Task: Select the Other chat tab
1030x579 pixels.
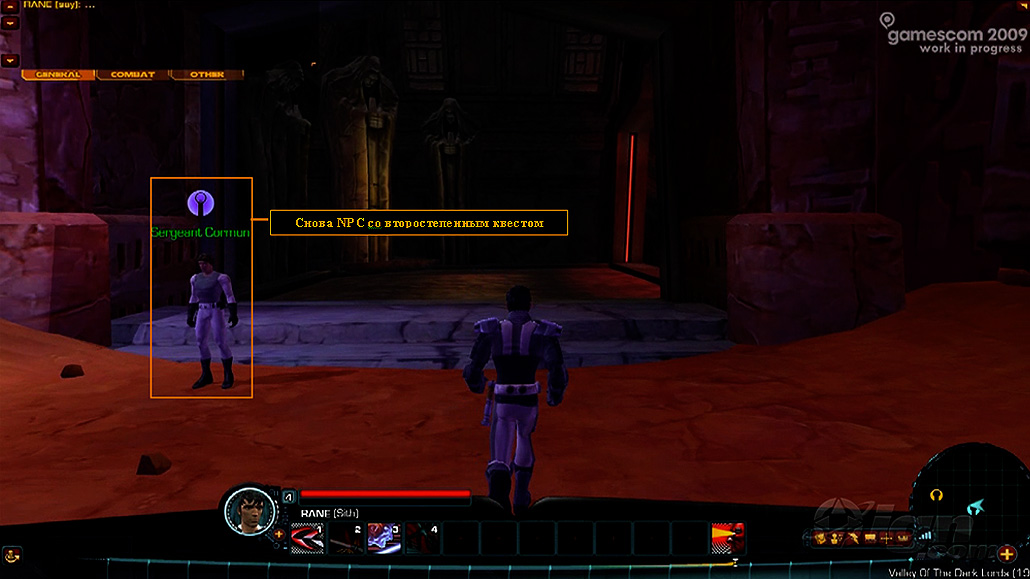Action: click(x=207, y=75)
